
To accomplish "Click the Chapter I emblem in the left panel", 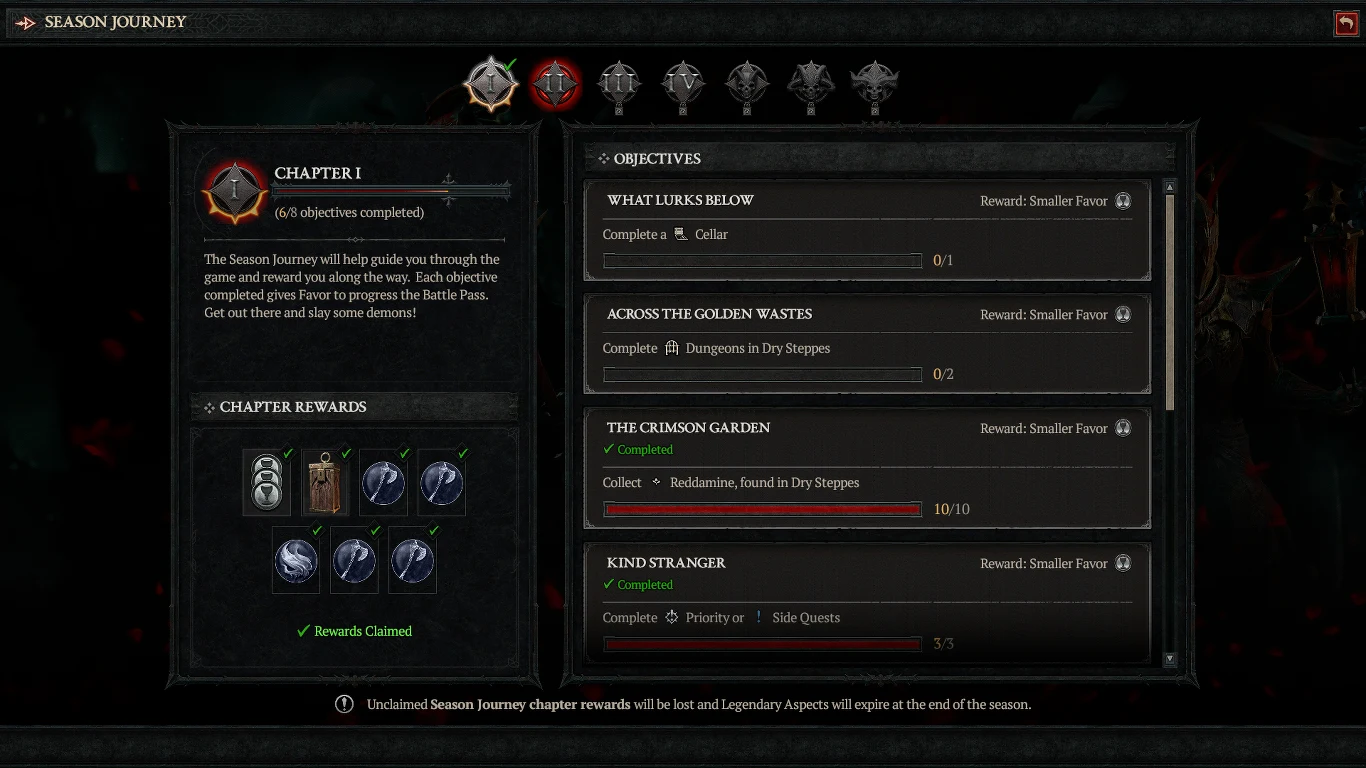I will (235, 189).
